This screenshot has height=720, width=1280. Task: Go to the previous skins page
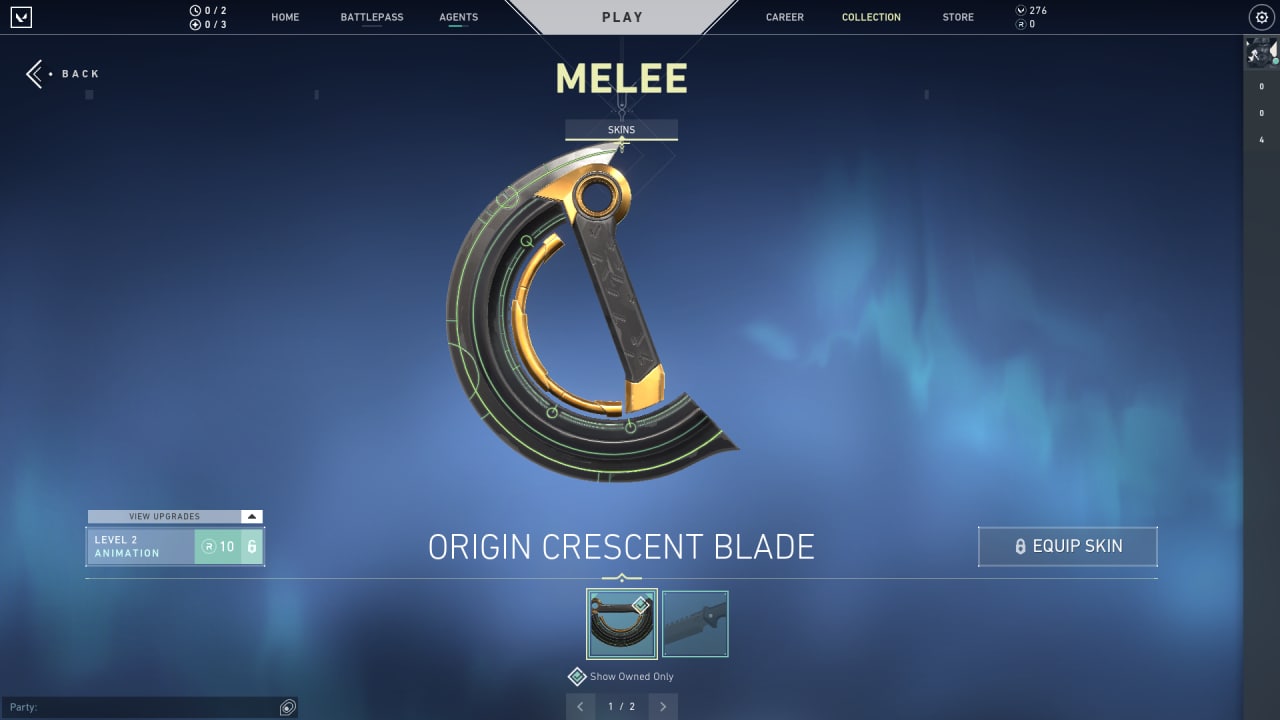click(x=580, y=707)
